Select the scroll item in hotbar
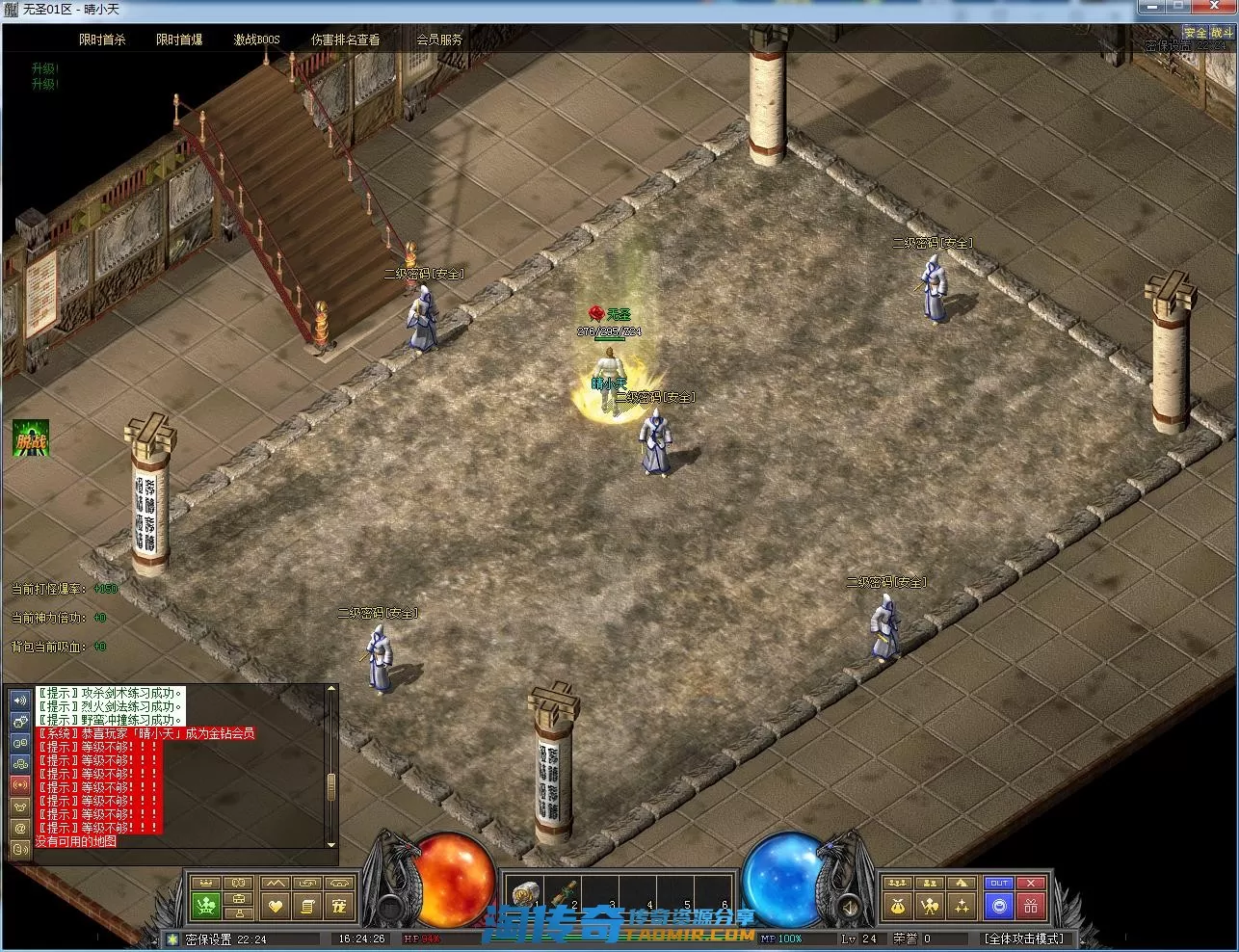This screenshot has width=1239, height=952. (526, 893)
